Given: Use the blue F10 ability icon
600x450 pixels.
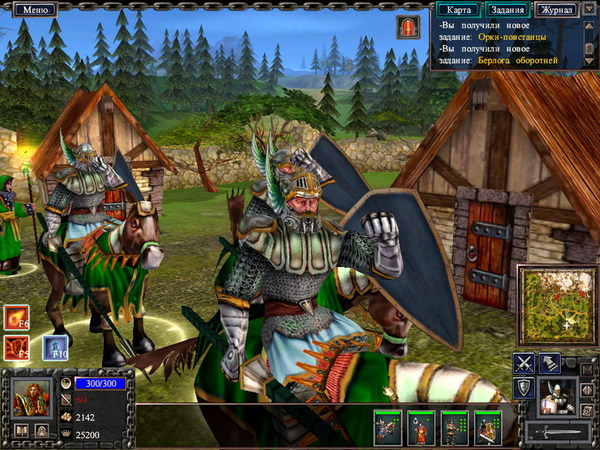Looking at the screenshot, I should [54, 348].
